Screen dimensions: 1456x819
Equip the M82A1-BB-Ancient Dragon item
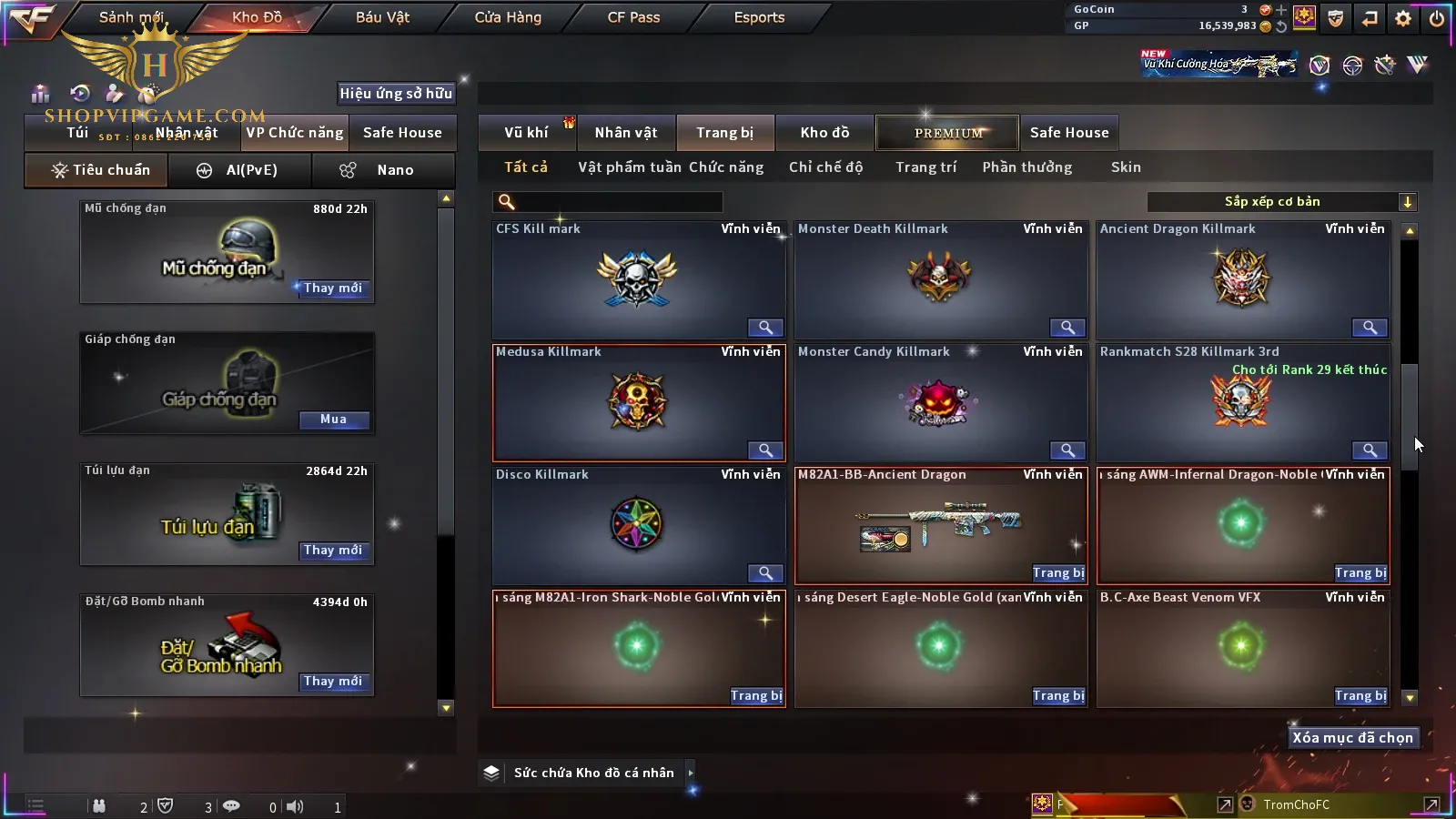(1058, 573)
